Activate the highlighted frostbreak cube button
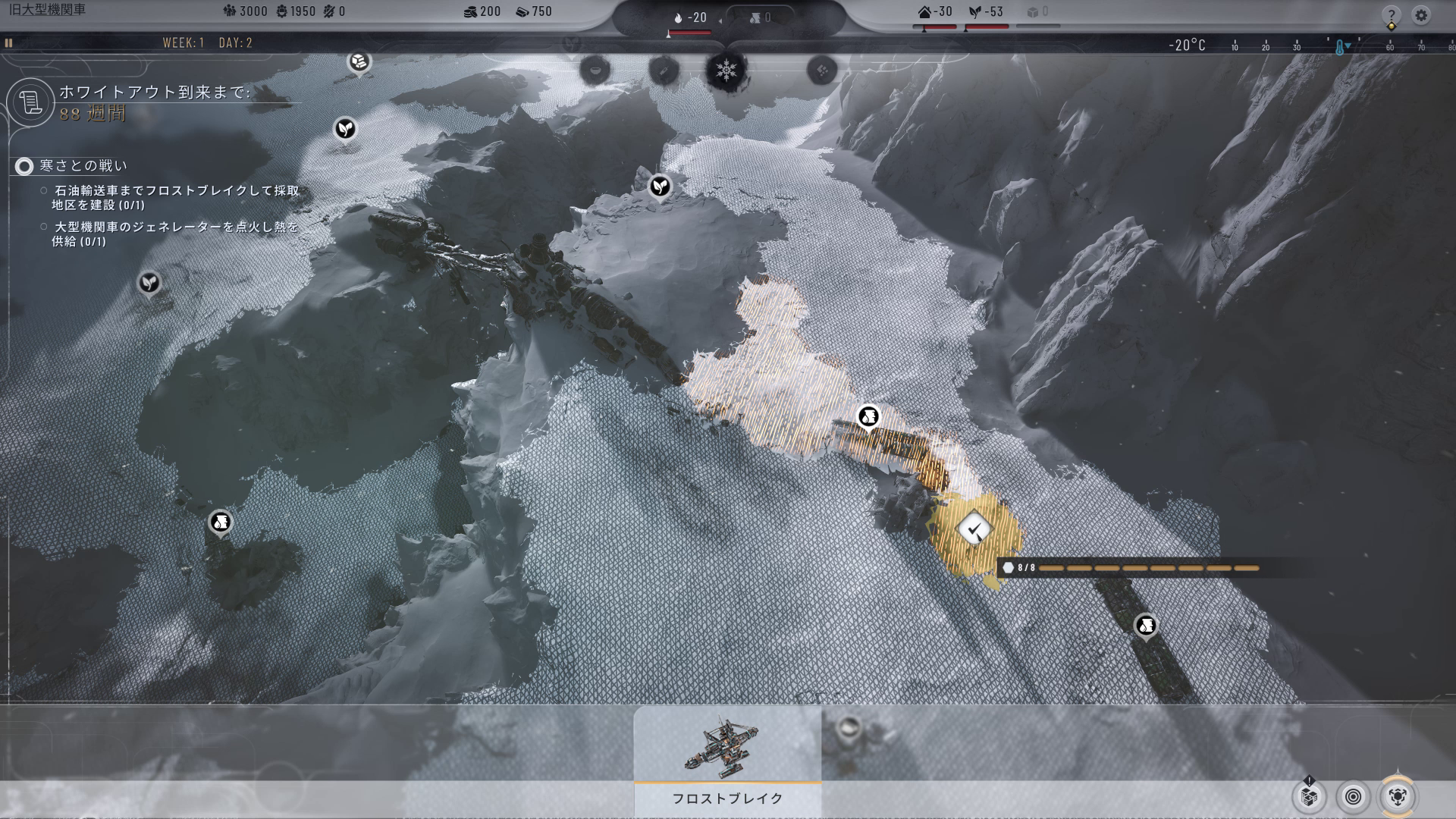Screen dimensions: 1456x819 1398,796
